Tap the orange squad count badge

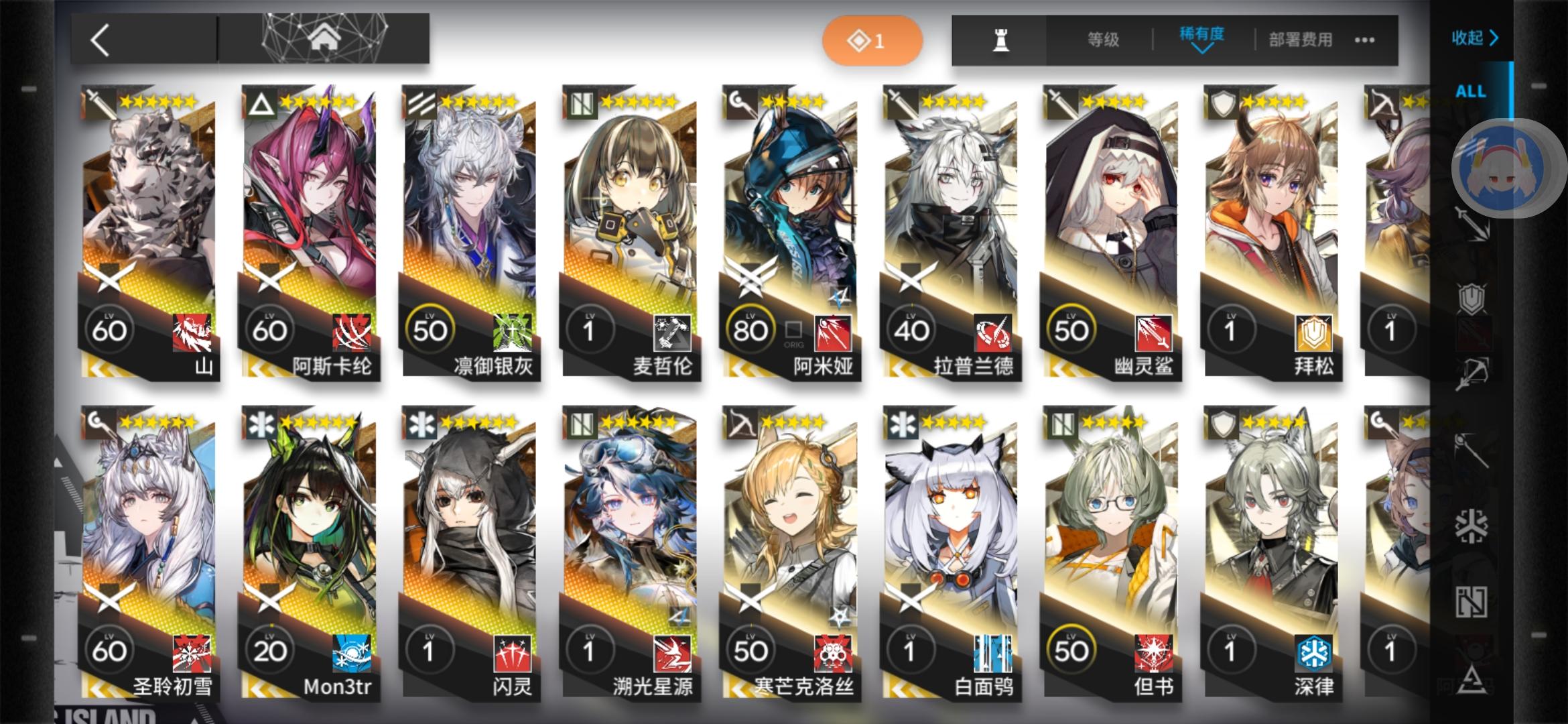point(870,40)
